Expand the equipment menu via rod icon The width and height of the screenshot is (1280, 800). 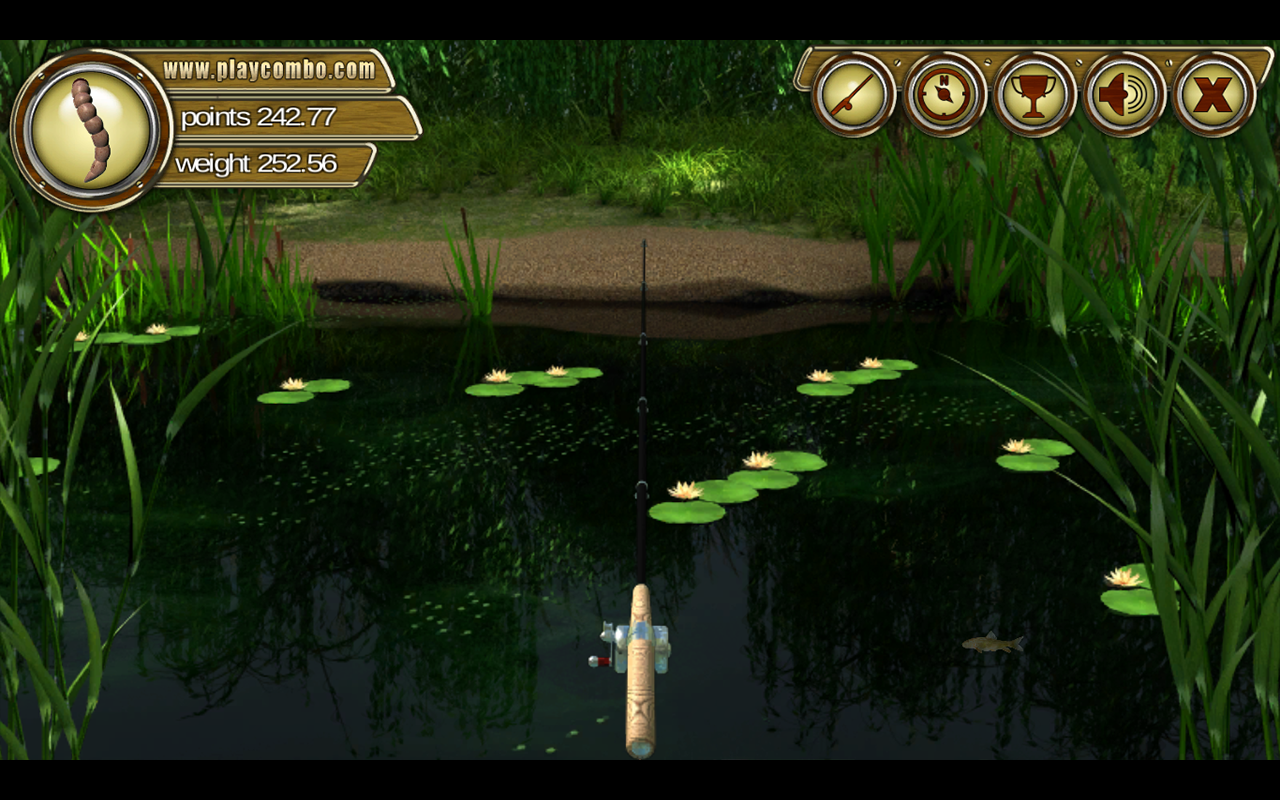851,95
